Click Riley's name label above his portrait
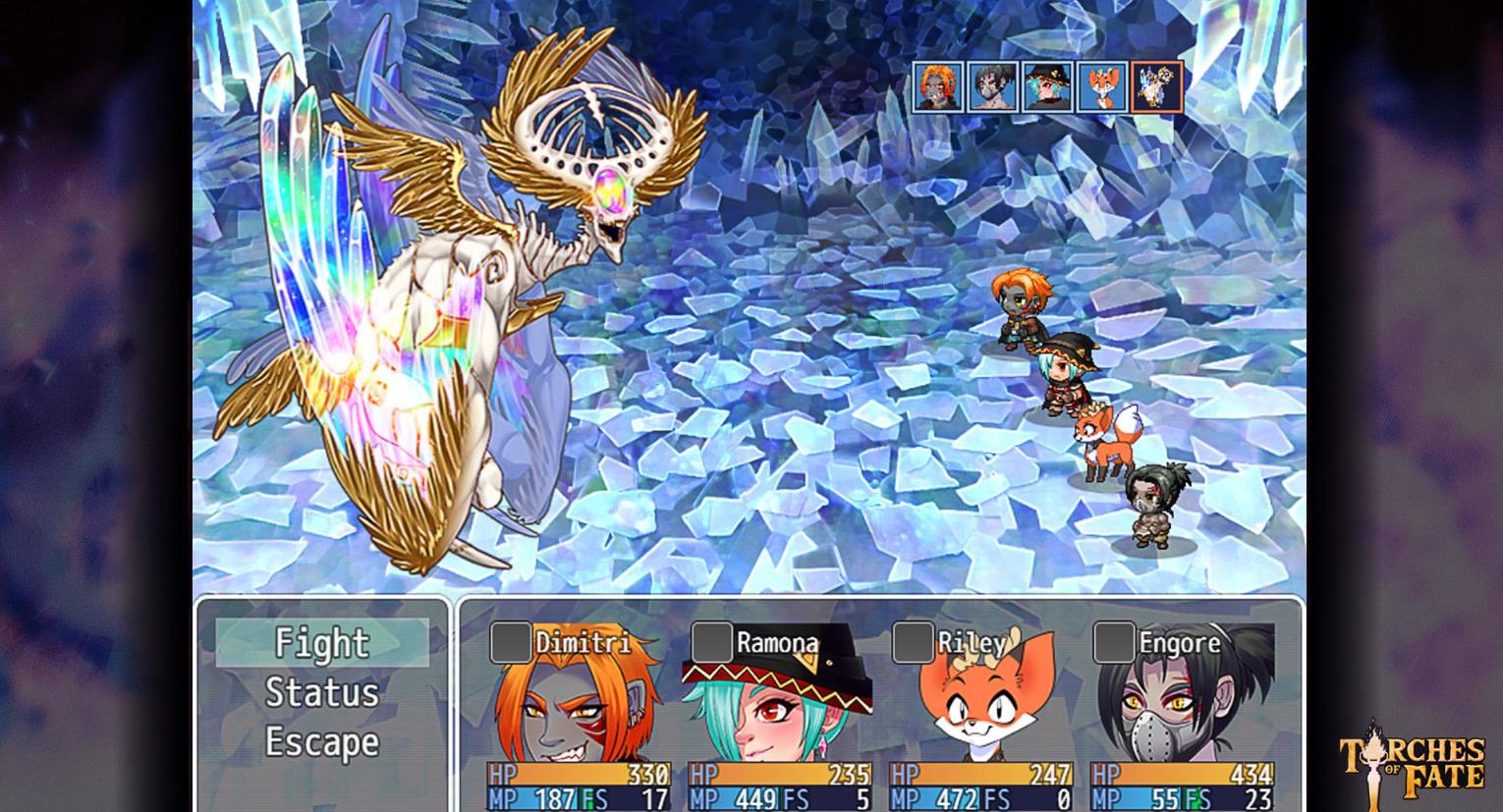The width and height of the screenshot is (1503, 812). (x=970, y=643)
